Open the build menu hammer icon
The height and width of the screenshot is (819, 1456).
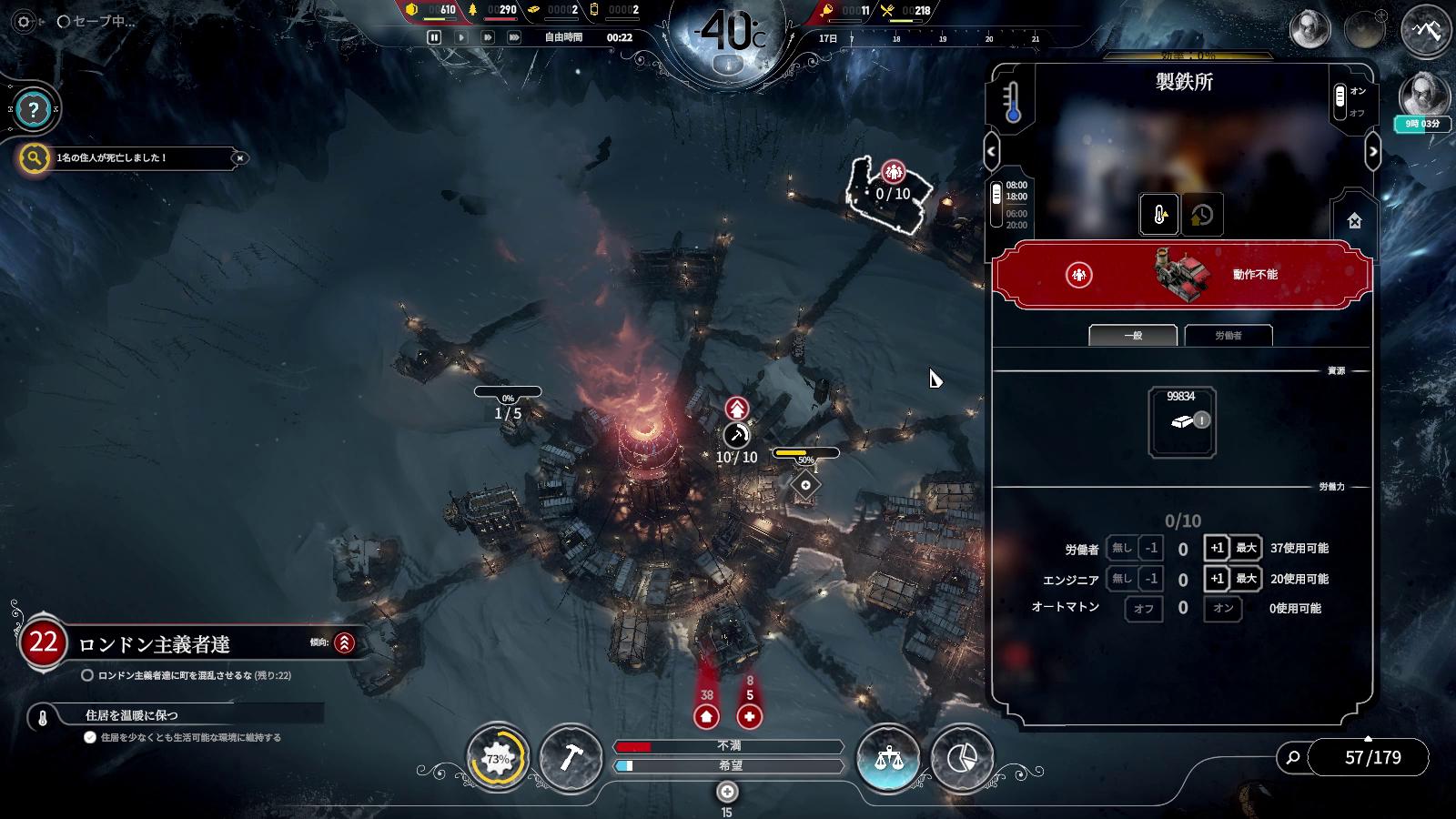click(x=571, y=757)
